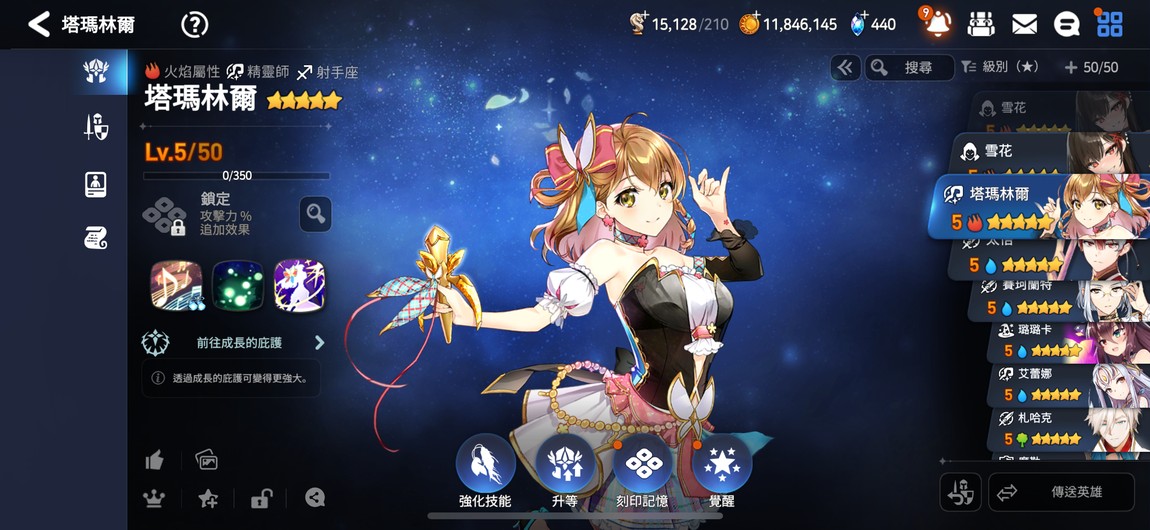The image size is (1150, 530).
Task: Tap the 傳送英雄 button
Action: click(x=1061, y=492)
